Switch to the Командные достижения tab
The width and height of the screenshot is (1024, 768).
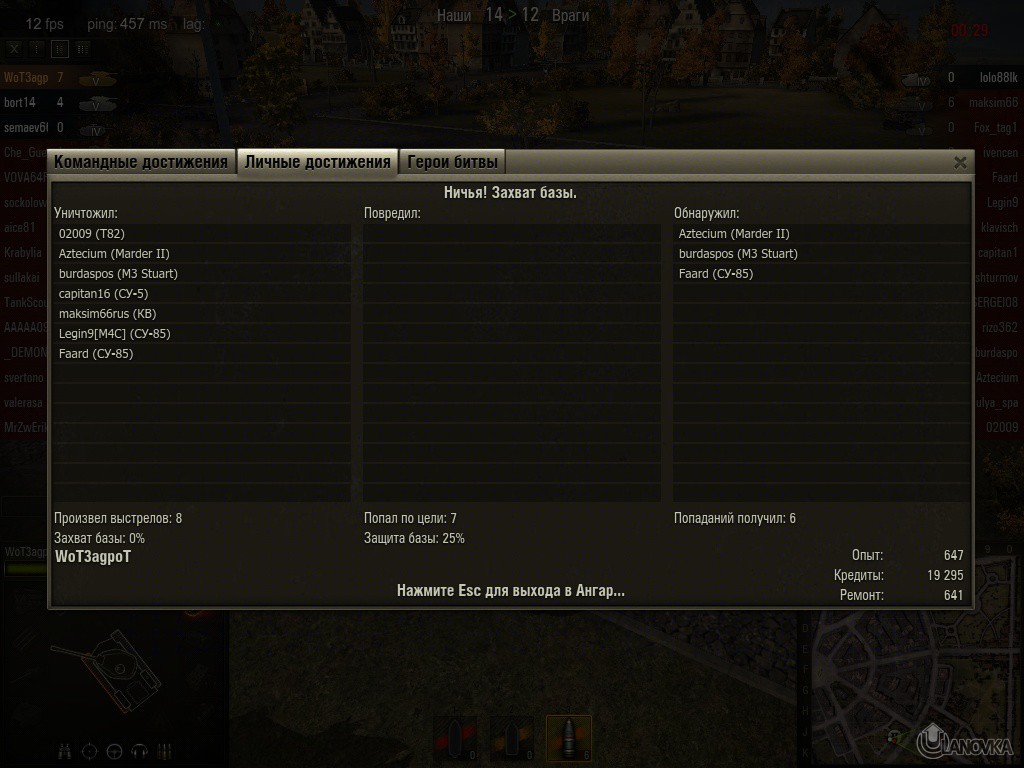pyautogui.click(x=141, y=162)
